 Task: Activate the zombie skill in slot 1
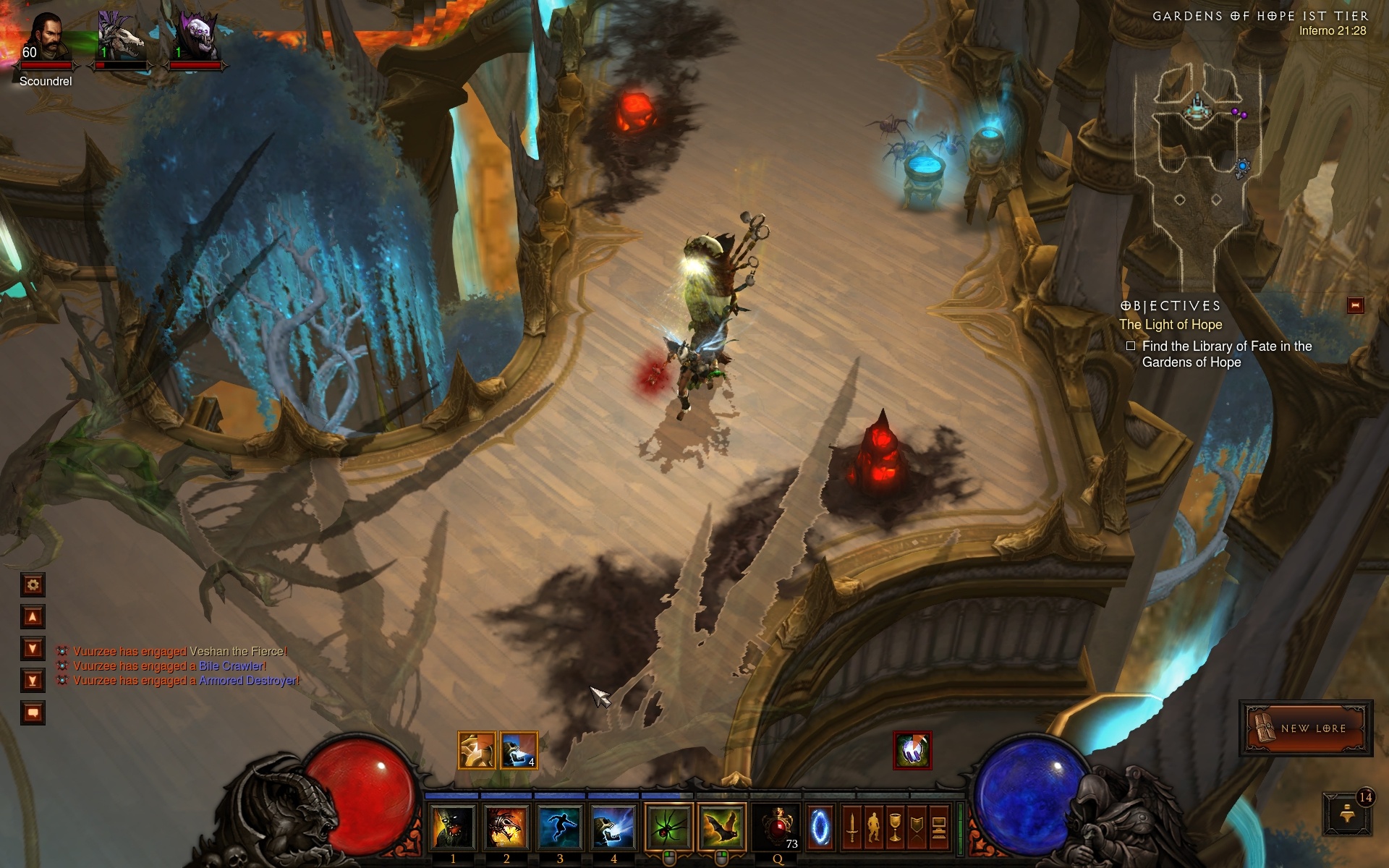[x=453, y=827]
